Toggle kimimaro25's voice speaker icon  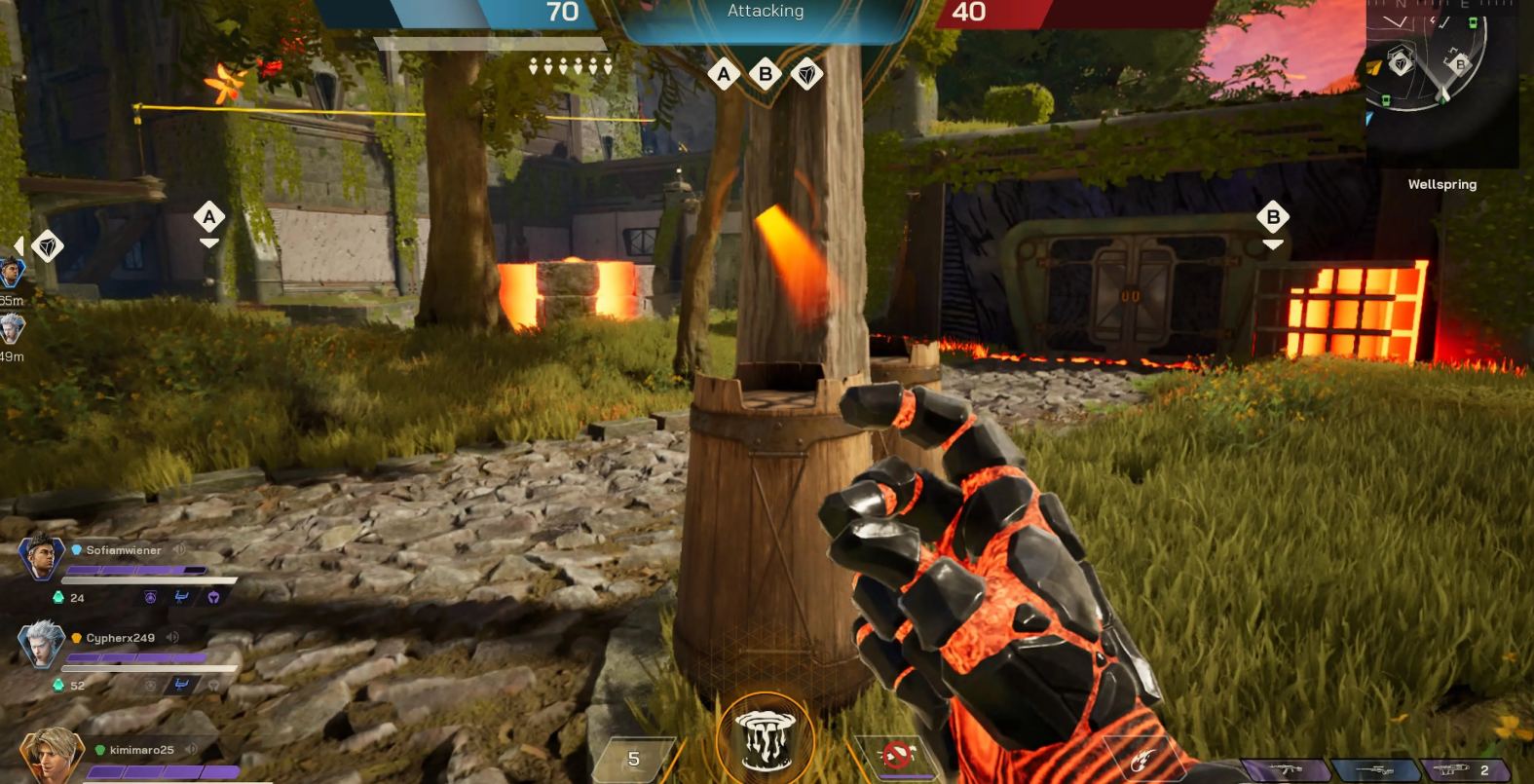pyautogui.click(x=191, y=750)
